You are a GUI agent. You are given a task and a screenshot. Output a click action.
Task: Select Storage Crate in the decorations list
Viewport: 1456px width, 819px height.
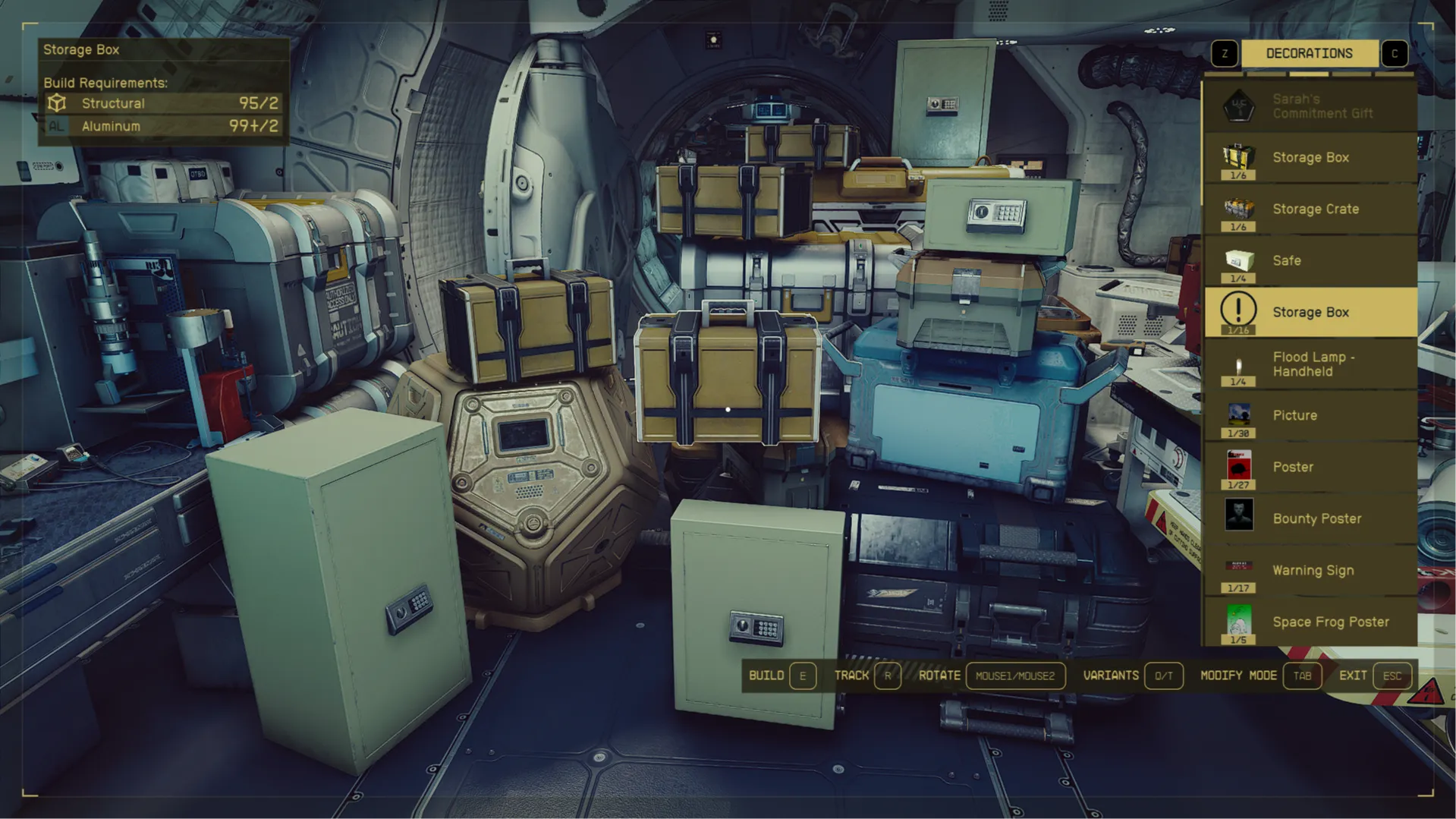click(x=1310, y=209)
